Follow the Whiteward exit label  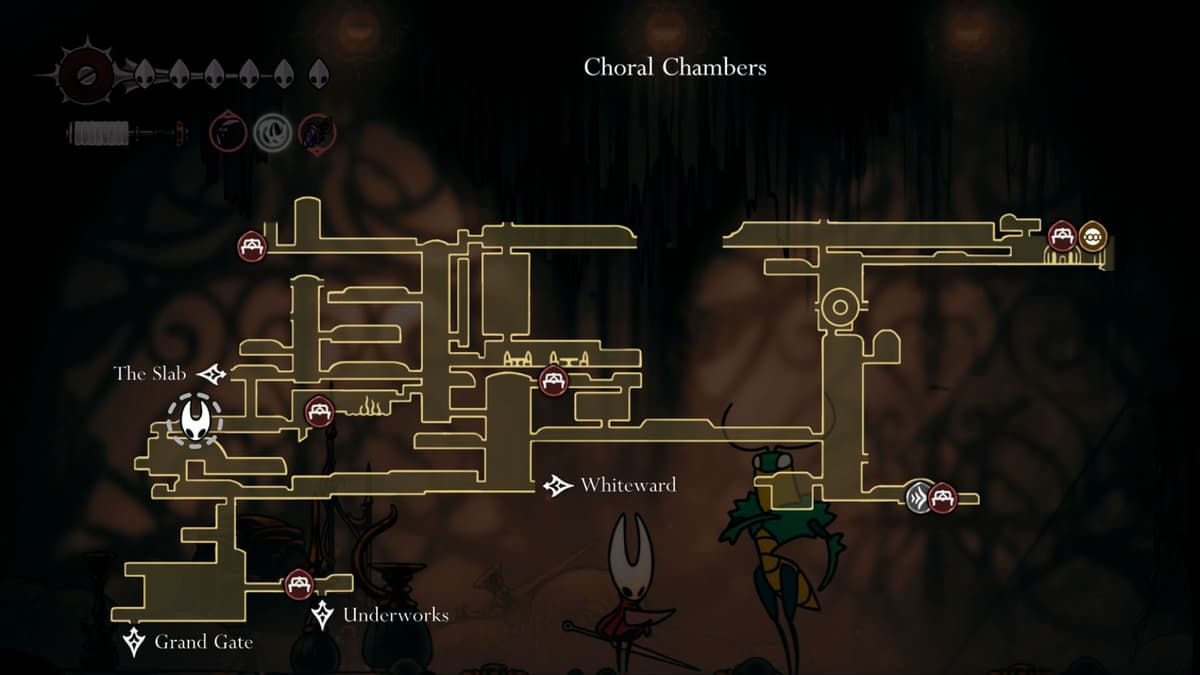point(627,486)
